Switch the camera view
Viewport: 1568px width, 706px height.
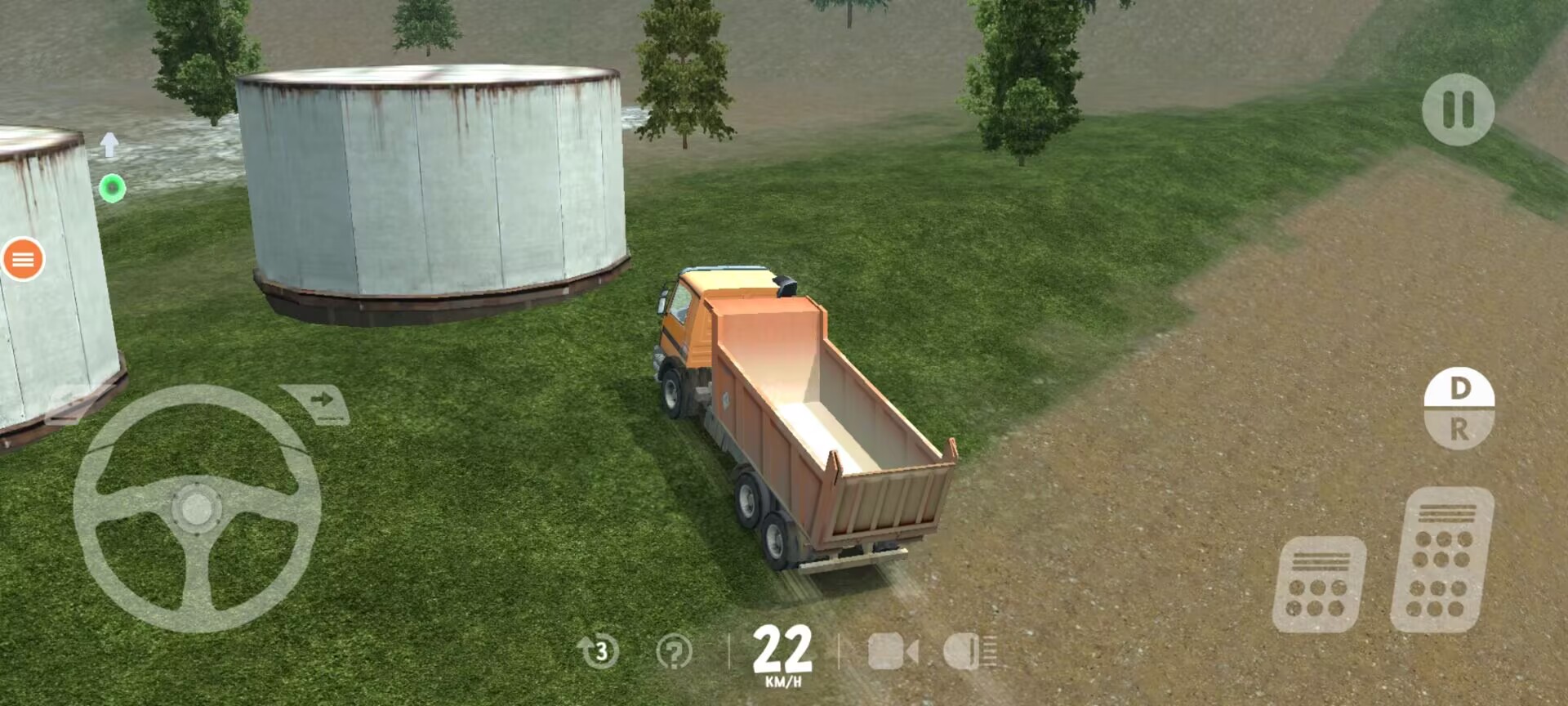(x=892, y=652)
